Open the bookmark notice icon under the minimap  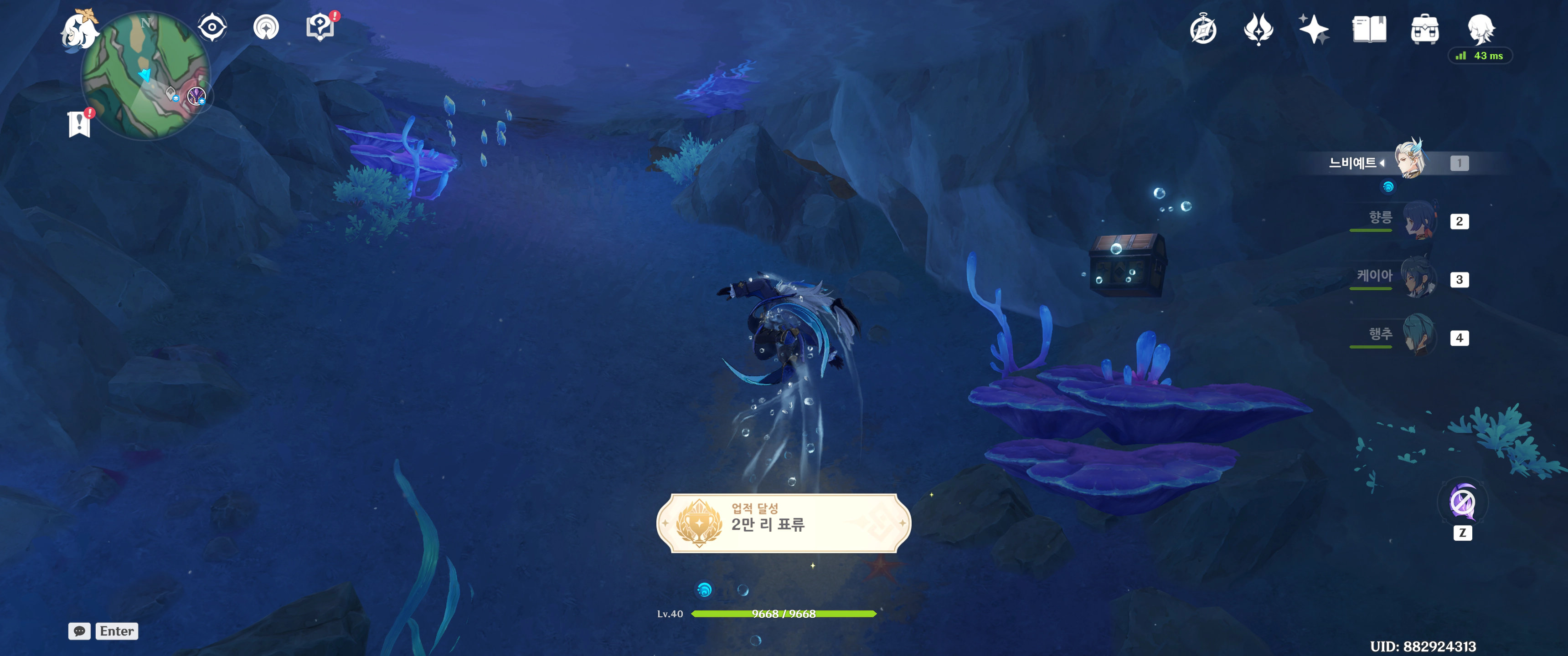(x=79, y=124)
